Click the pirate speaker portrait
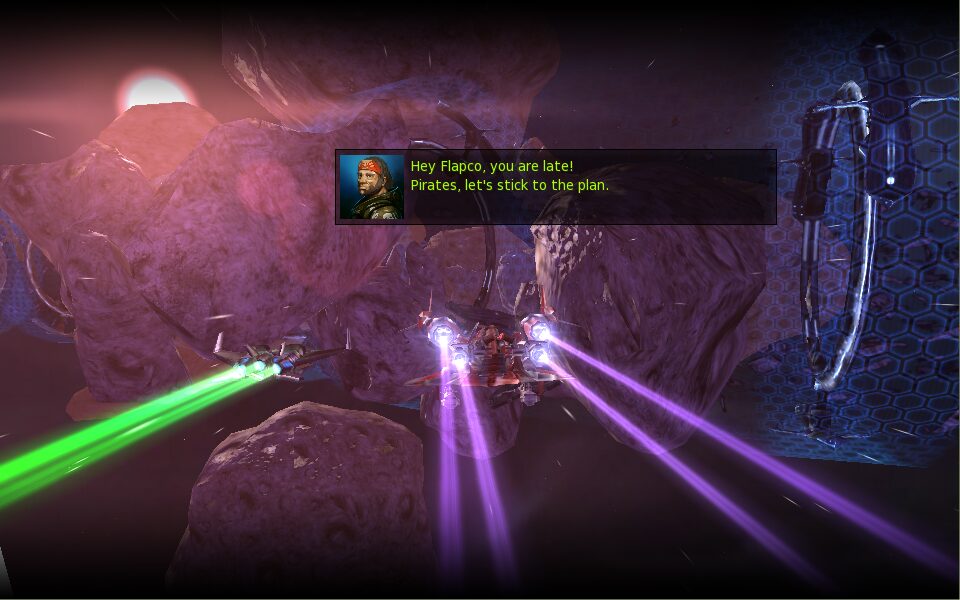Image resolution: width=960 pixels, height=600 pixels. (x=371, y=187)
